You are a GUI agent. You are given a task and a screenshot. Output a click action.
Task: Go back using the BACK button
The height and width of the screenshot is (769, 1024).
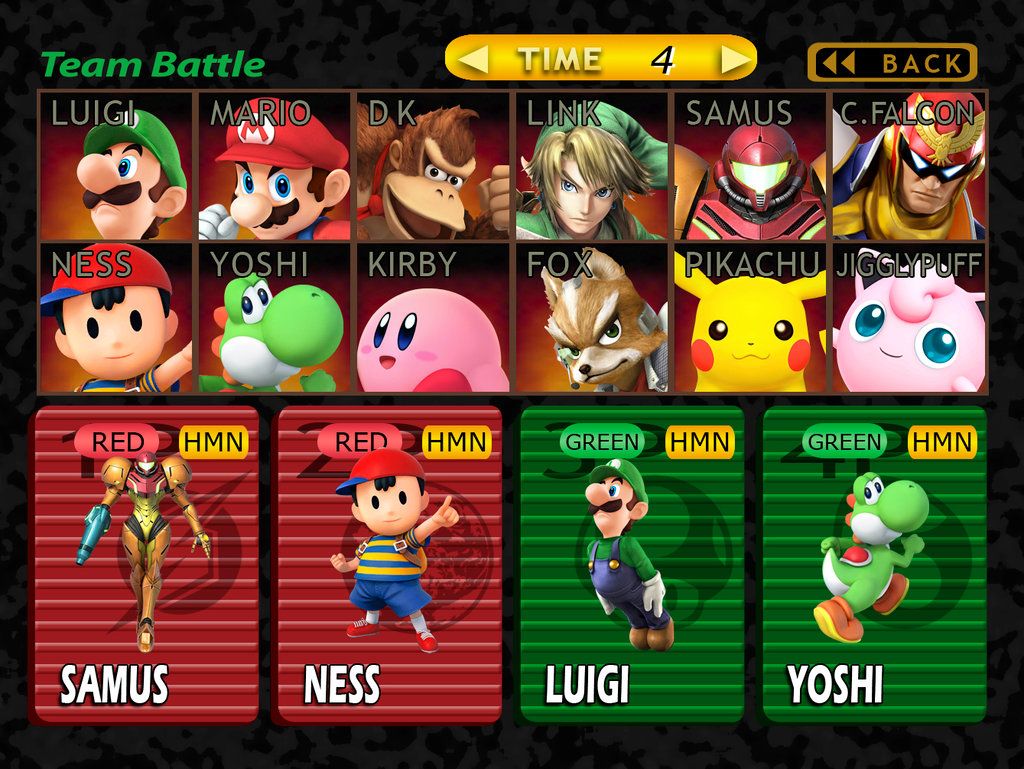tap(892, 63)
